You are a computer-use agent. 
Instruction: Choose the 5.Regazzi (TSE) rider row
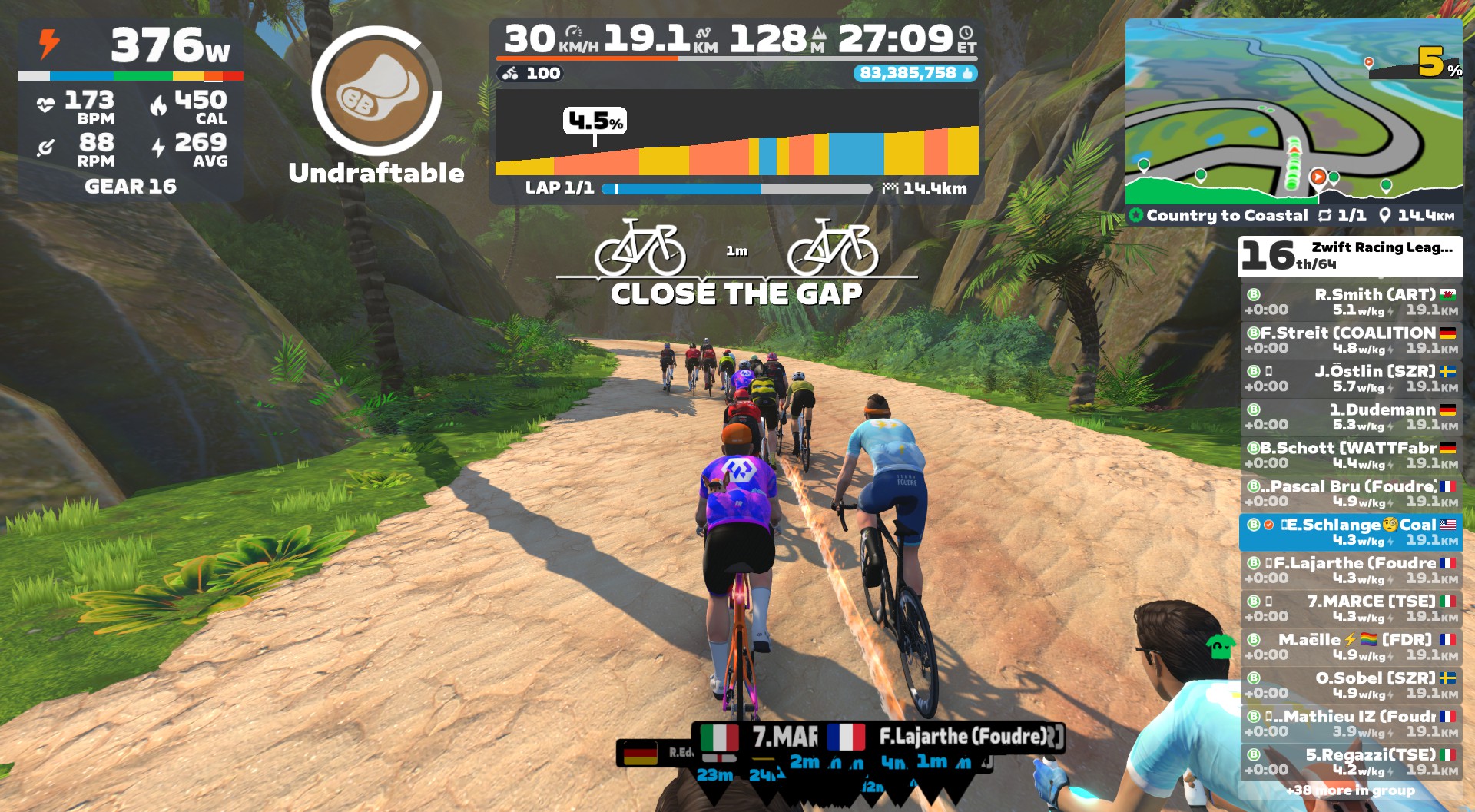coord(1351,763)
